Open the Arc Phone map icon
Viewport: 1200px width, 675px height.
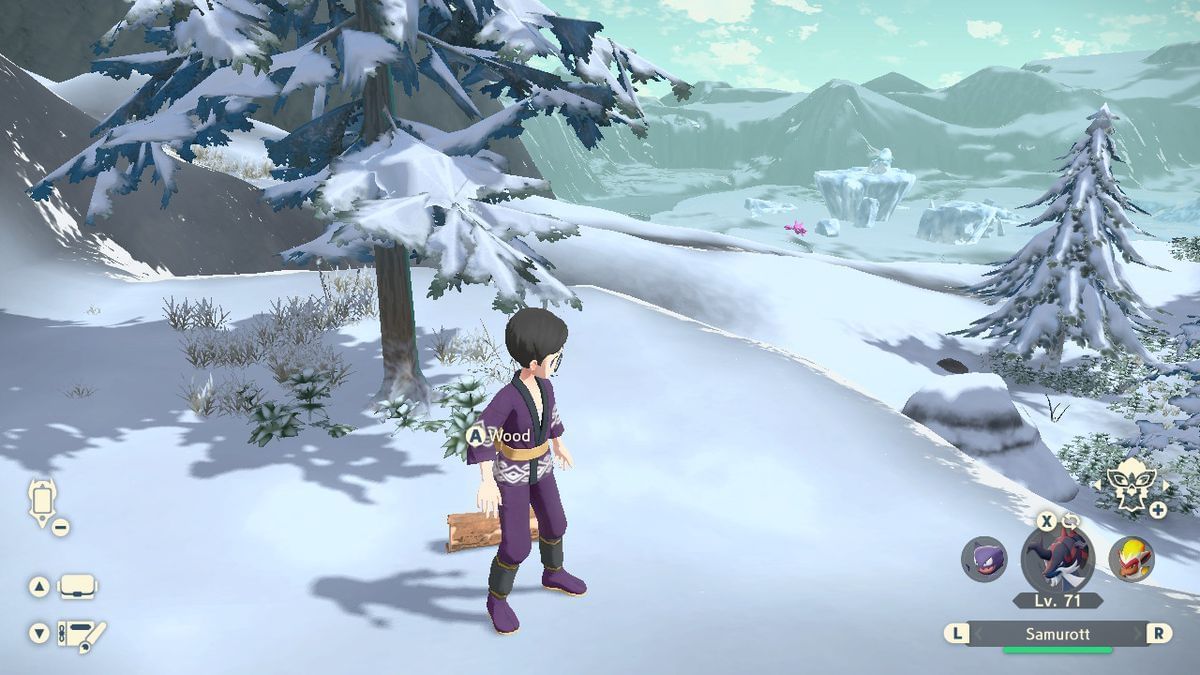(42, 501)
